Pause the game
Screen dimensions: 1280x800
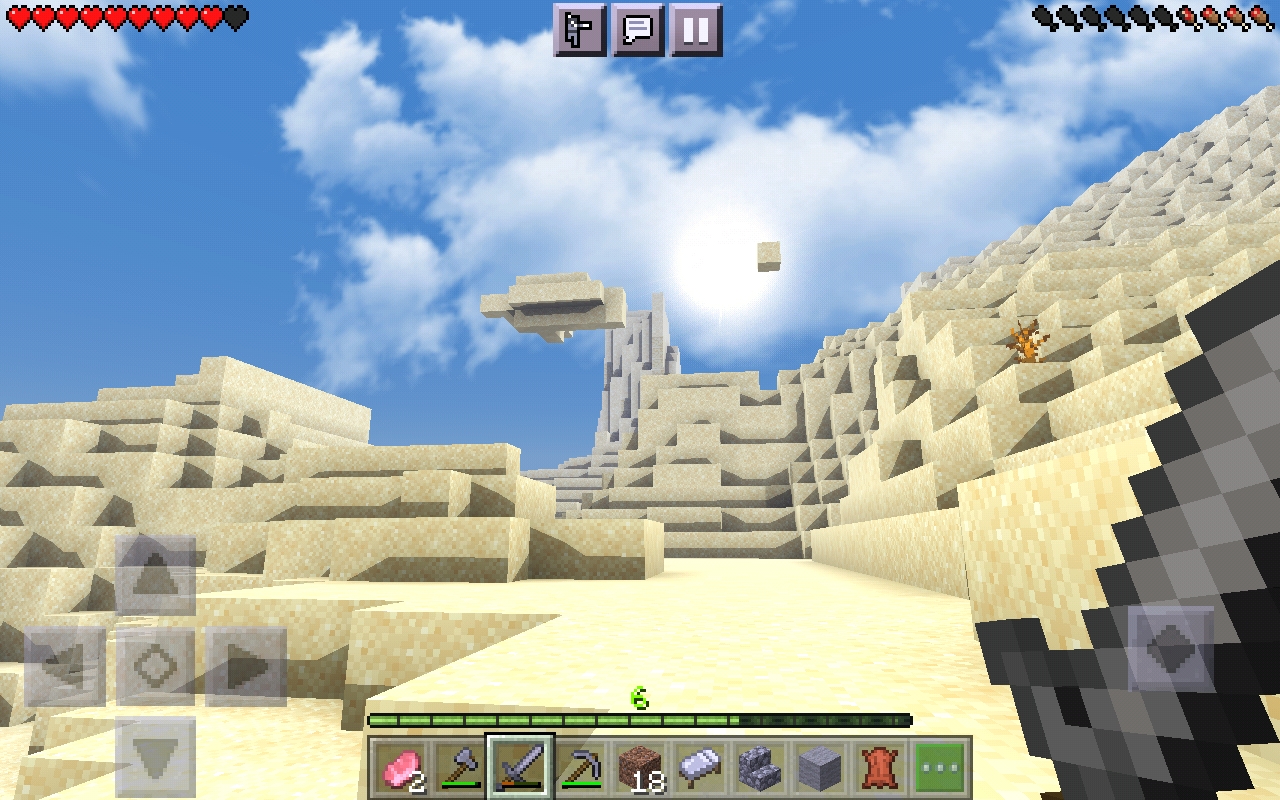coord(696,30)
